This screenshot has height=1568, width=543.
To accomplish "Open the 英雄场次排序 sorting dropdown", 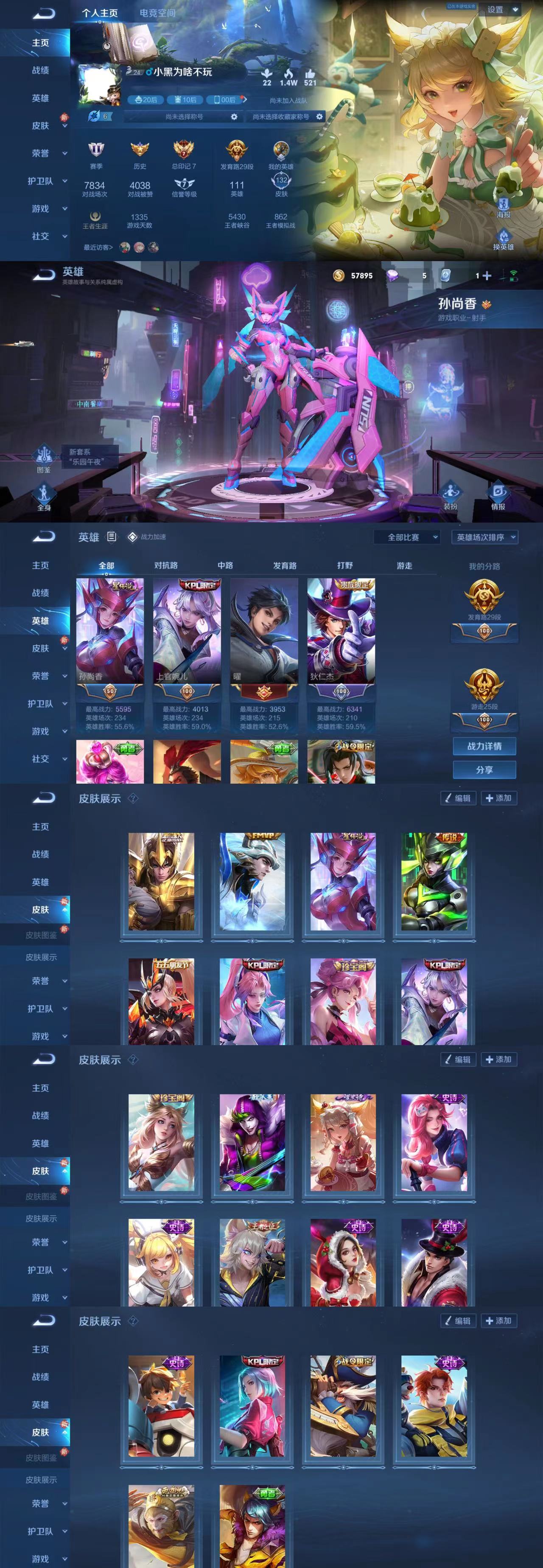I will 484,537.
